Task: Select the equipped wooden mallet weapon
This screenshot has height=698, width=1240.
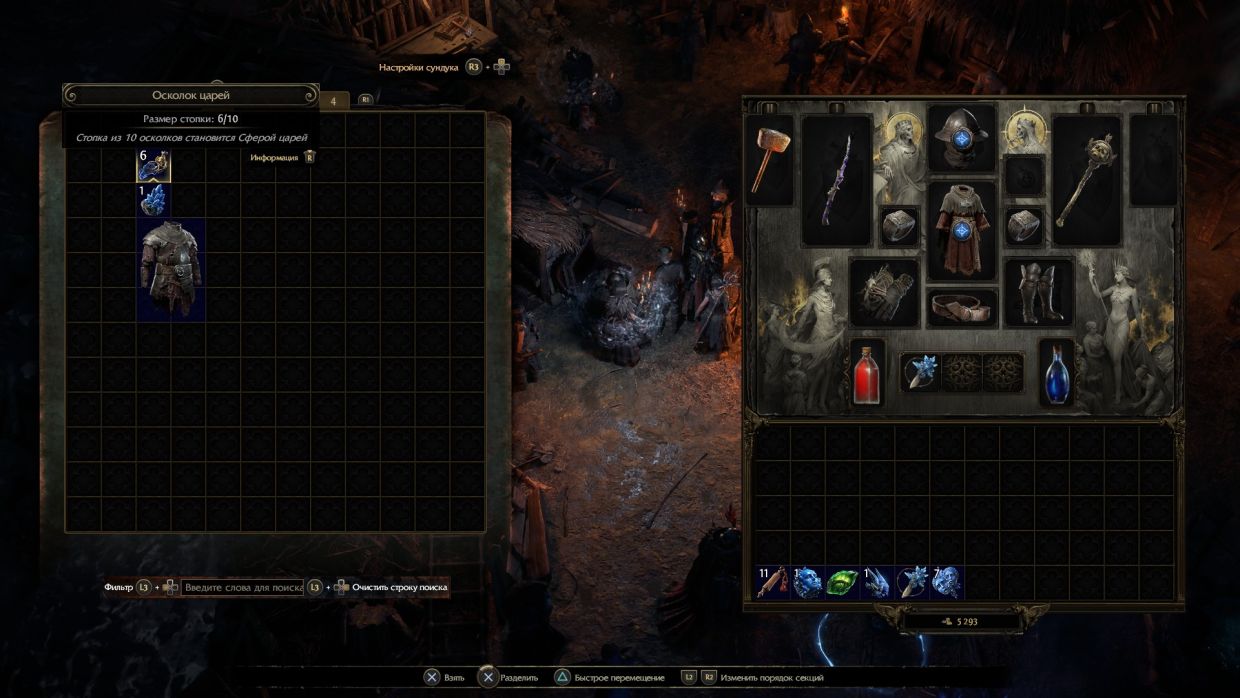Action: tap(769, 160)
